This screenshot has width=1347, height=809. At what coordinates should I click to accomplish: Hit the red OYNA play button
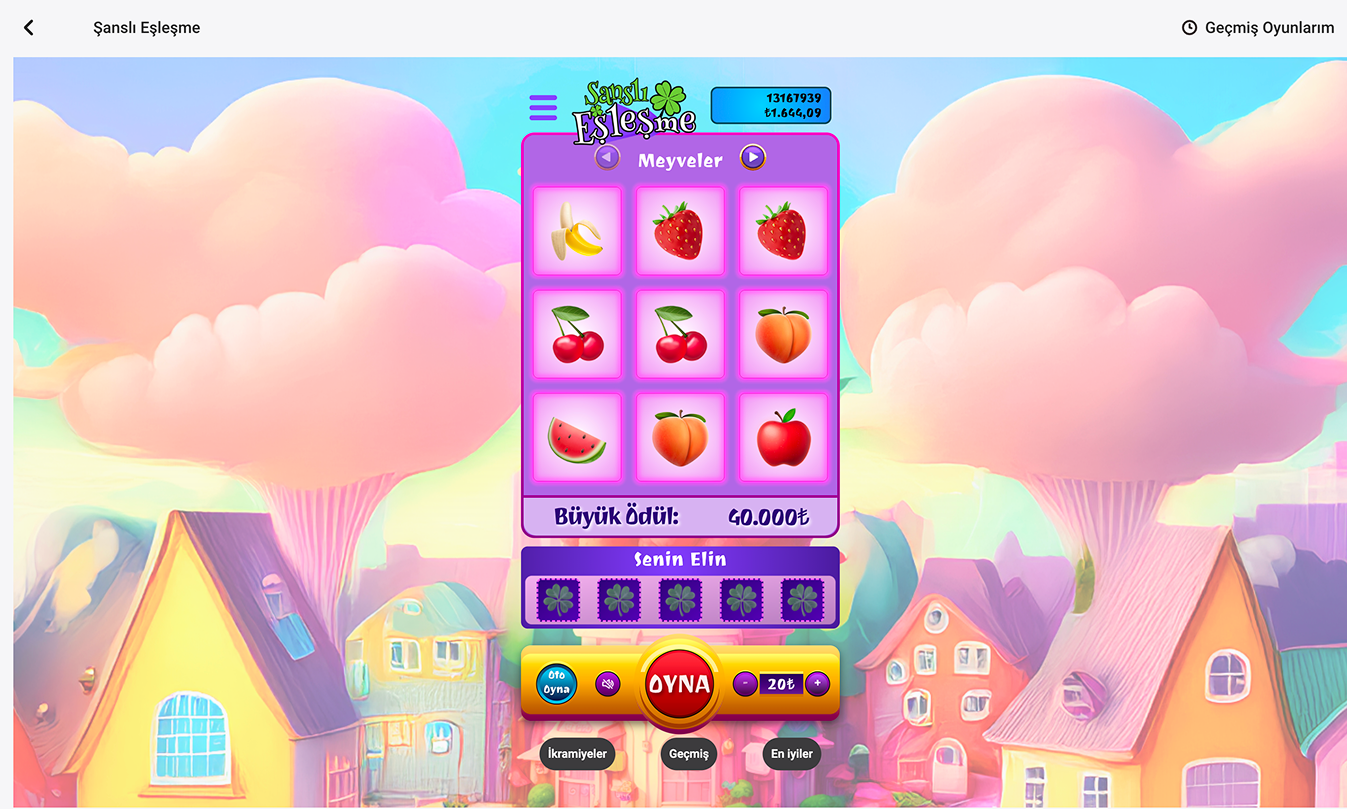coord(679,685)
